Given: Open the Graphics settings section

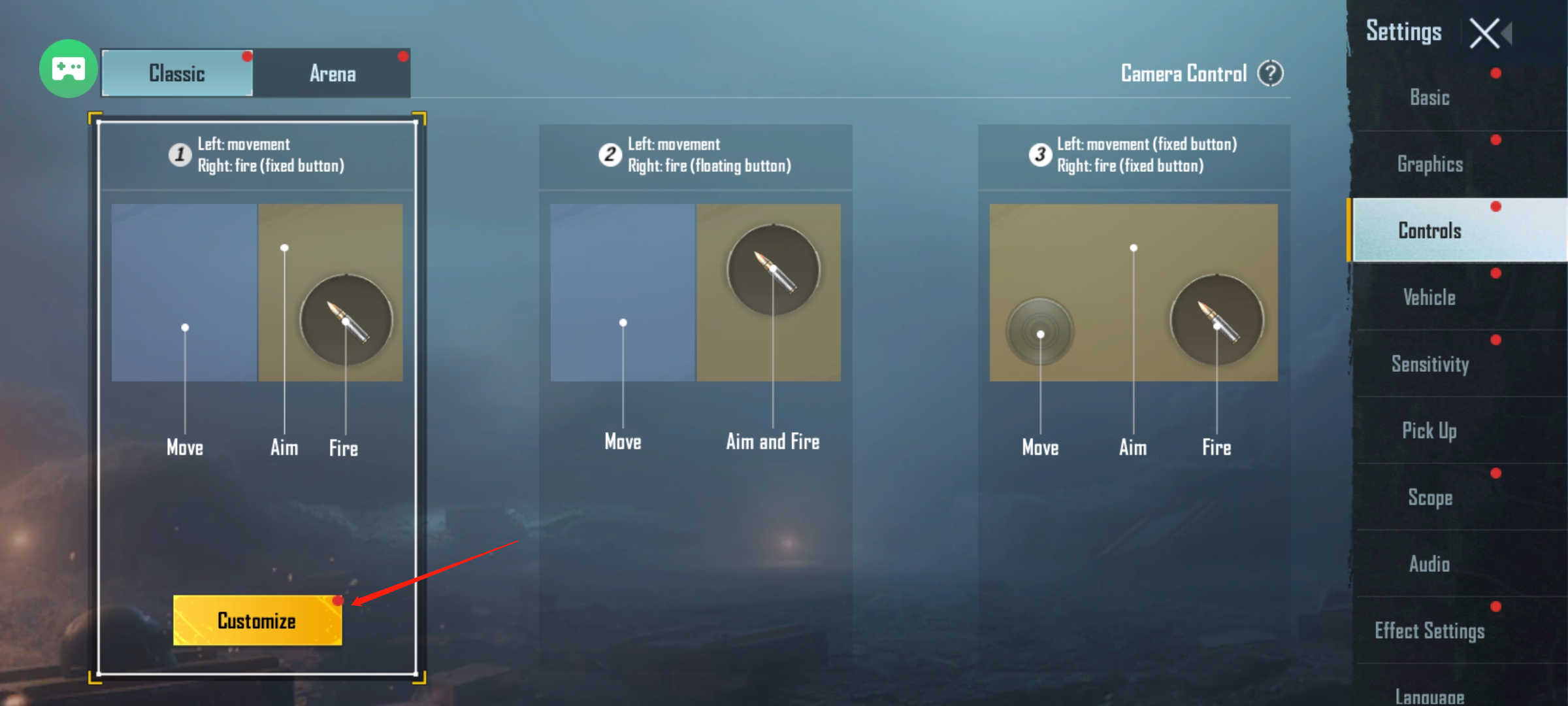Looking at the screenshot, I should click(x=1429, y=165).
